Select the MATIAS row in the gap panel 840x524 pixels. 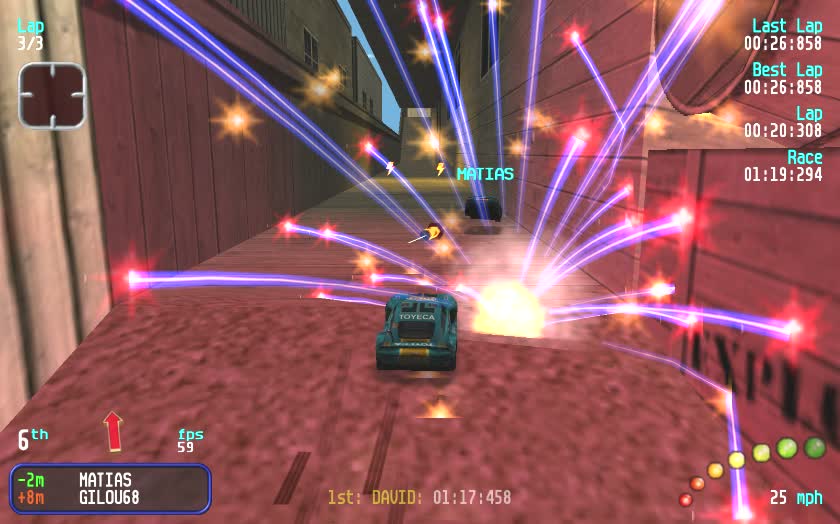[109, 480]
